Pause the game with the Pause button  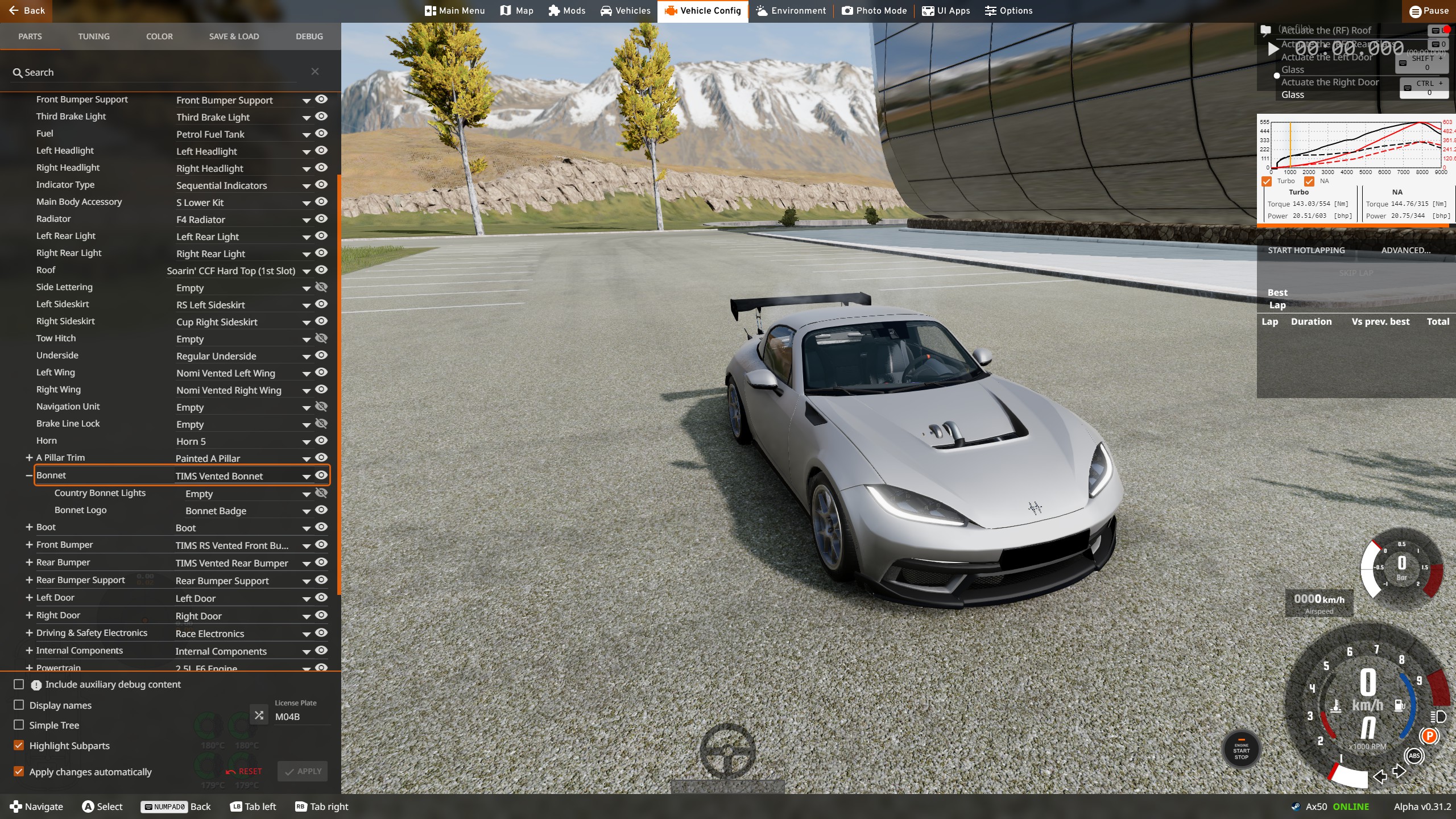pos(1429,11)
